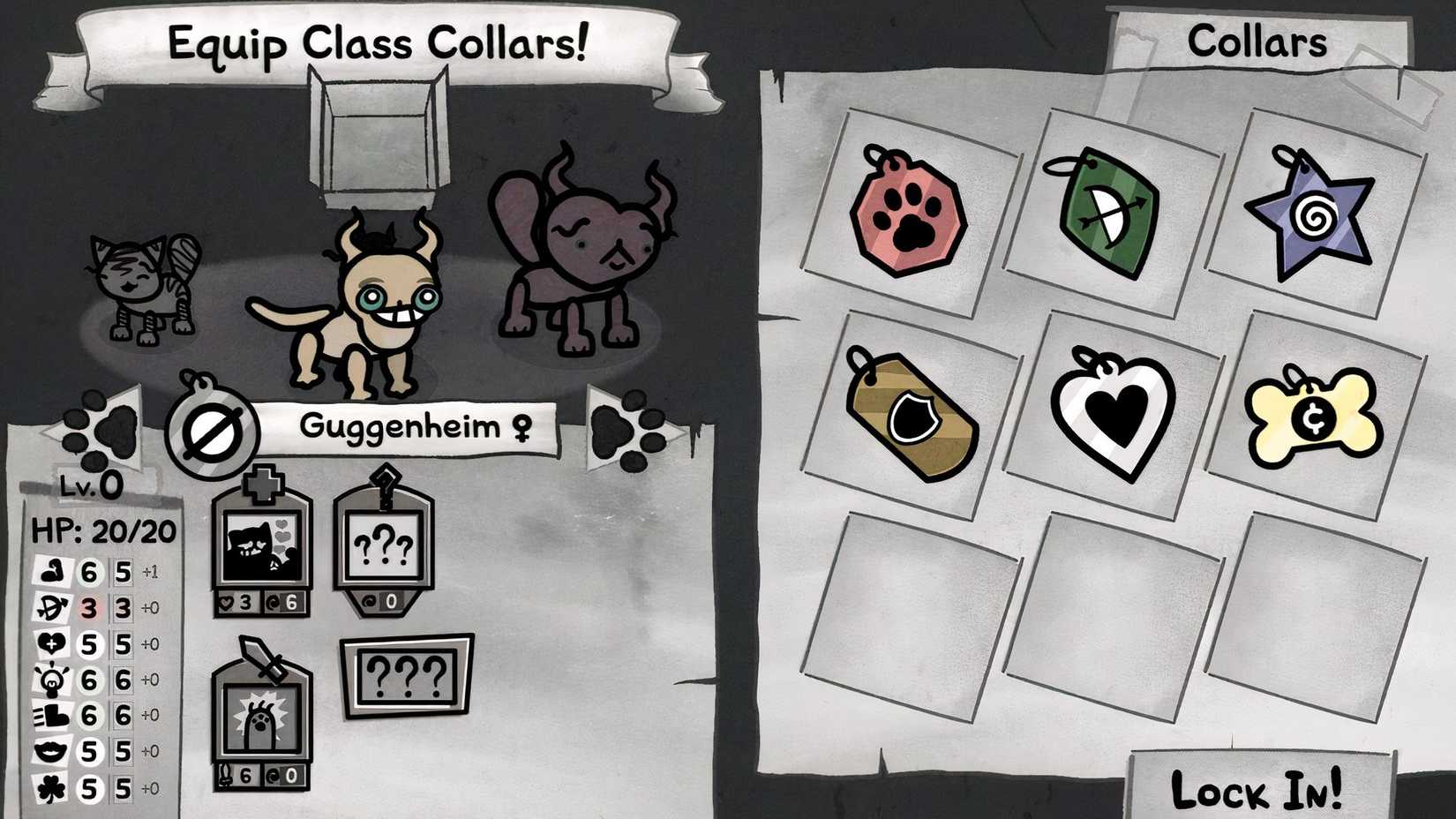Click the heart-cross health stat icon
The height and width of the screenshot is (819, 1456).
(x=50, y=642)
